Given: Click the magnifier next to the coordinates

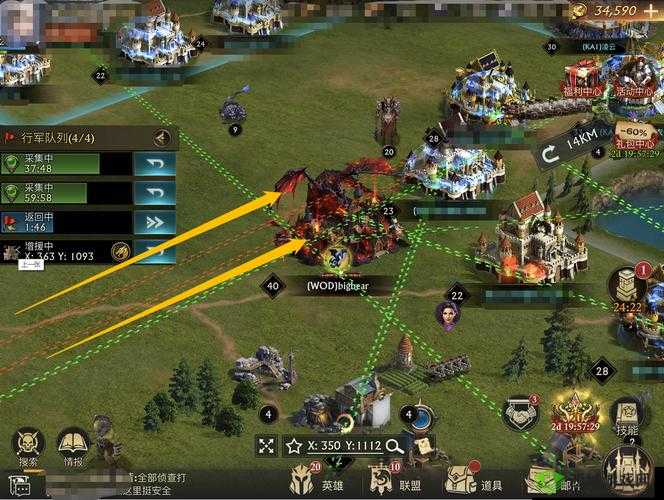Looking at the screenshot, I should pyautogui.click(x=395, y=446).
